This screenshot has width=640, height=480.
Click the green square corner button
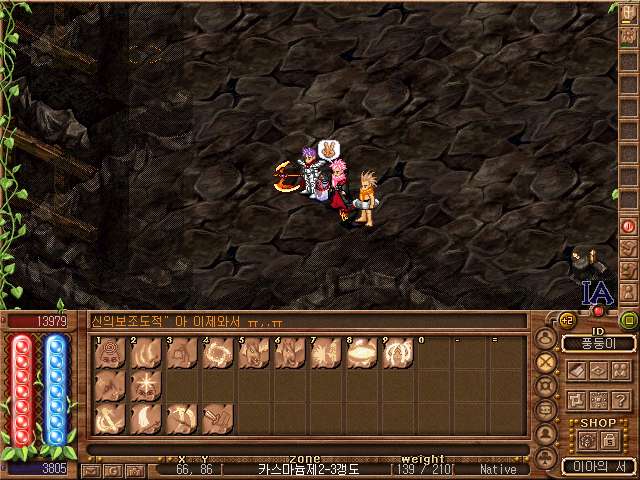pyautogui.click(x=629, y=321)
